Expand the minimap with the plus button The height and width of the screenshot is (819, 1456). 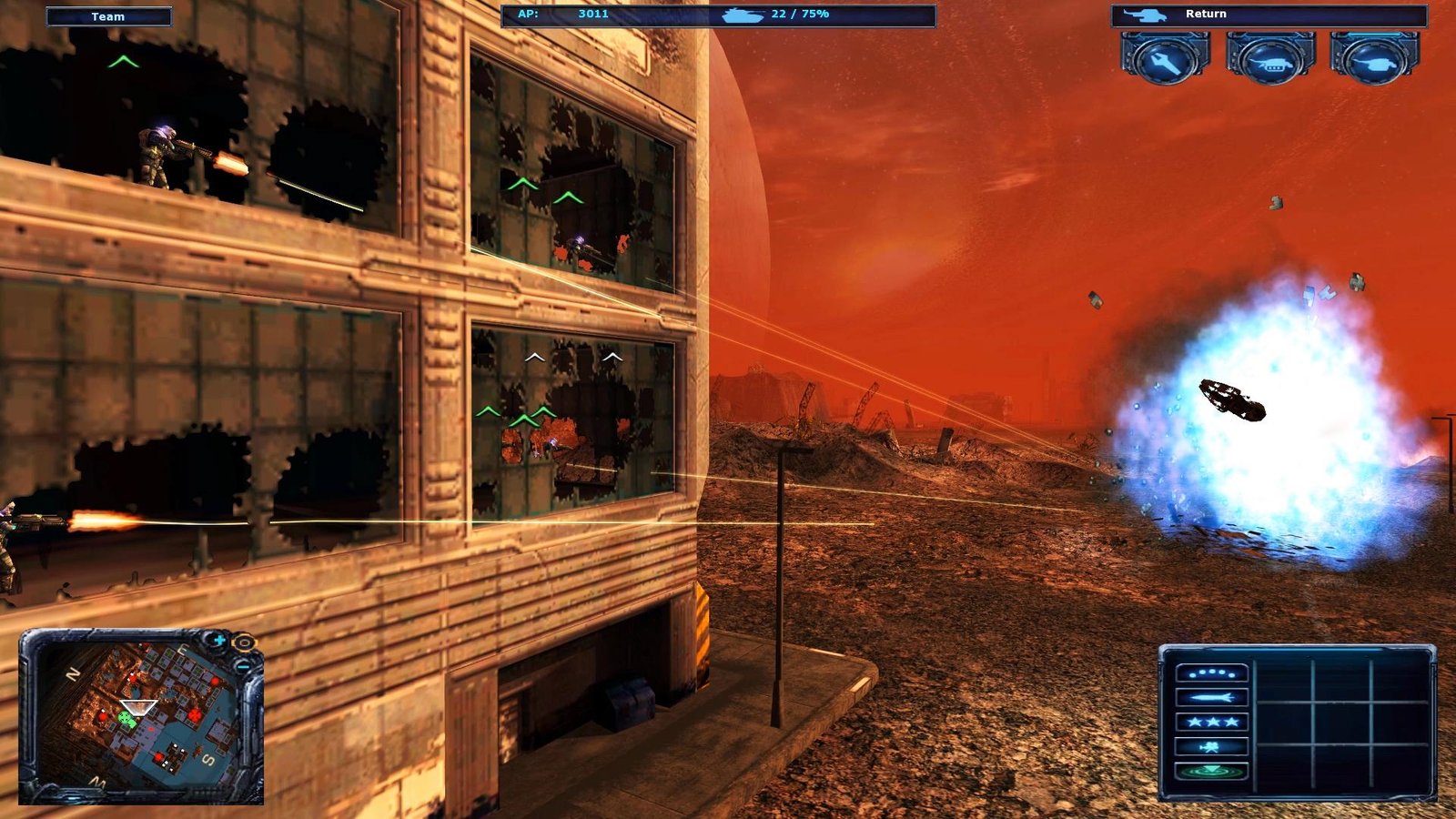click(218, 640)
